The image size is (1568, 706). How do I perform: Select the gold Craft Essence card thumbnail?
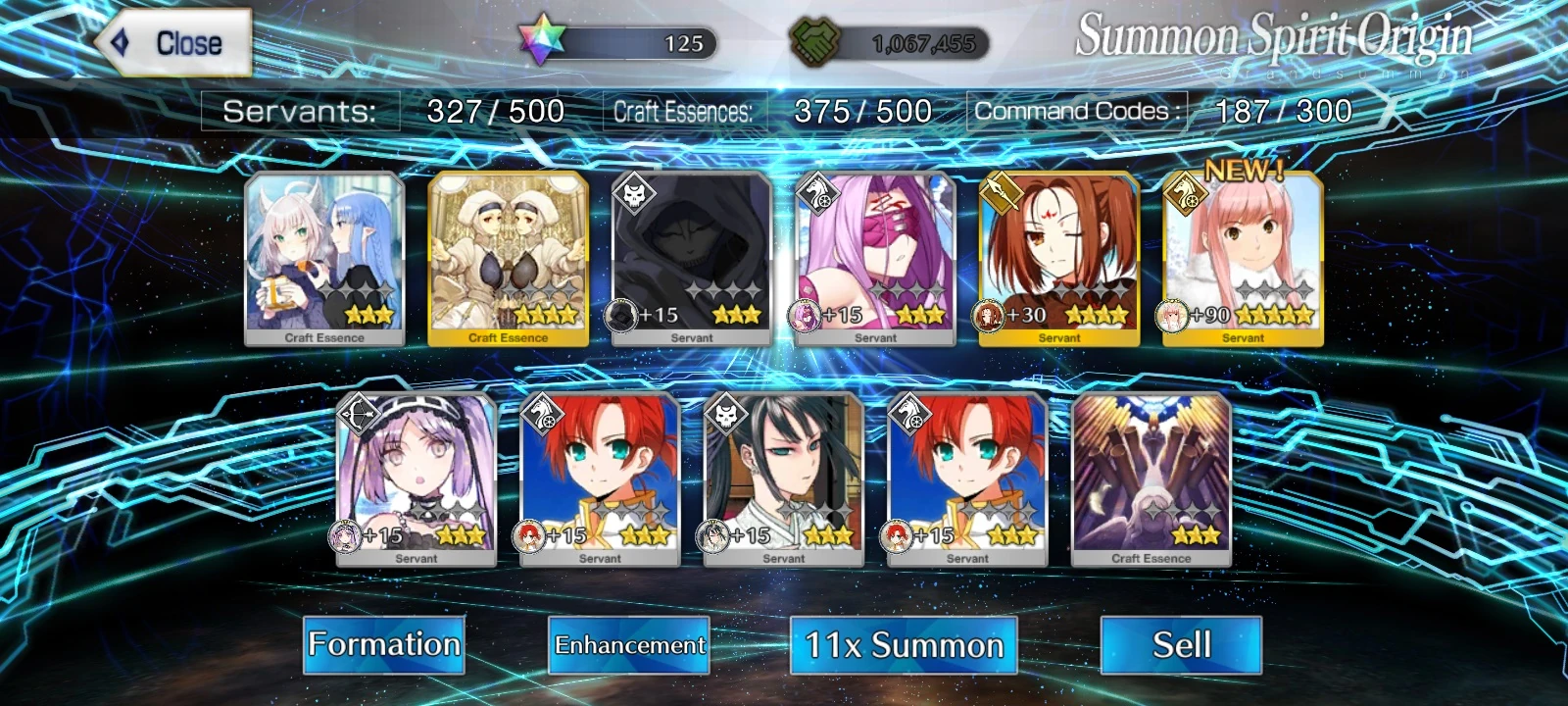pyautogui.click(x=508, y=255)
